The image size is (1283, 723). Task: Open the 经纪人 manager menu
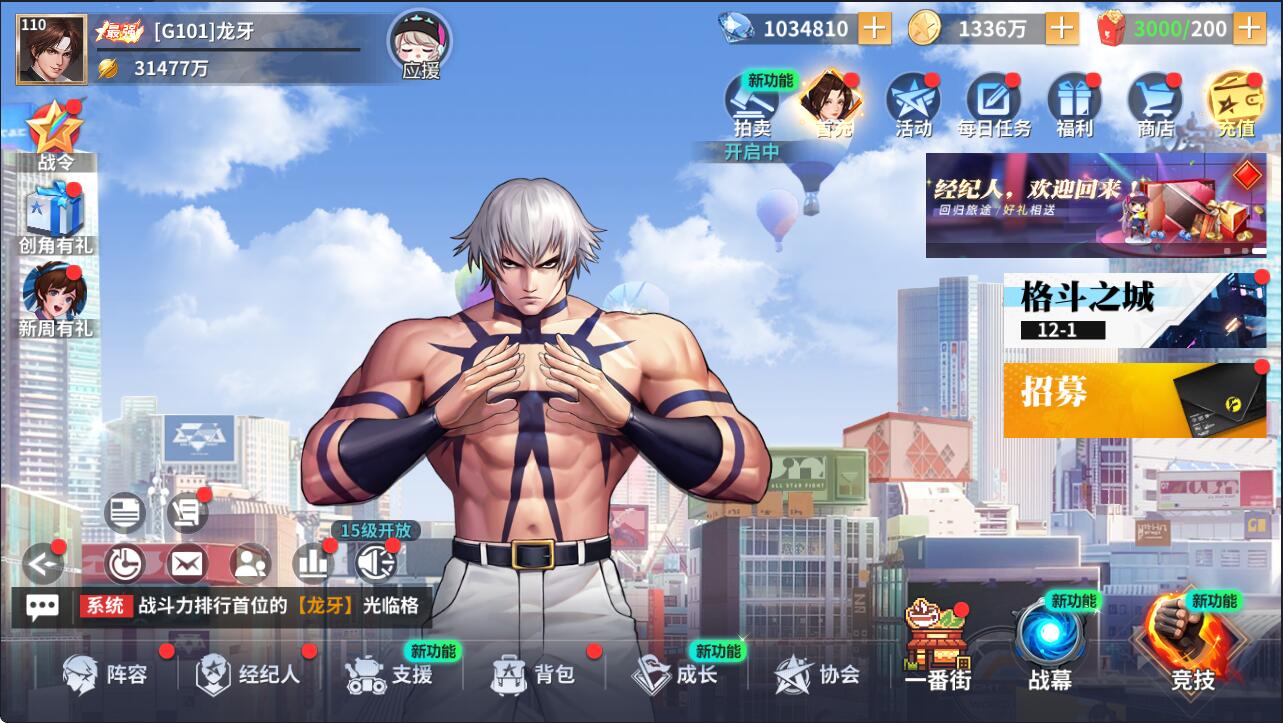pos(249,675)
